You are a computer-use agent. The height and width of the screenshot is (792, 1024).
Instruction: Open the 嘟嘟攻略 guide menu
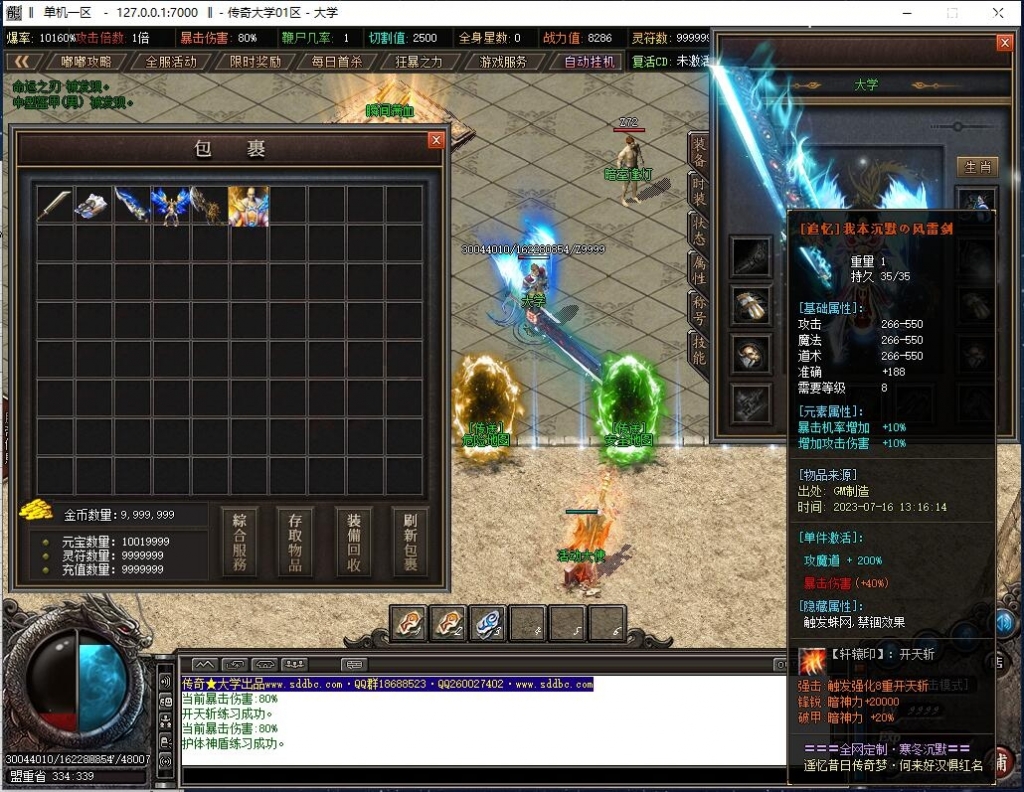86,61
